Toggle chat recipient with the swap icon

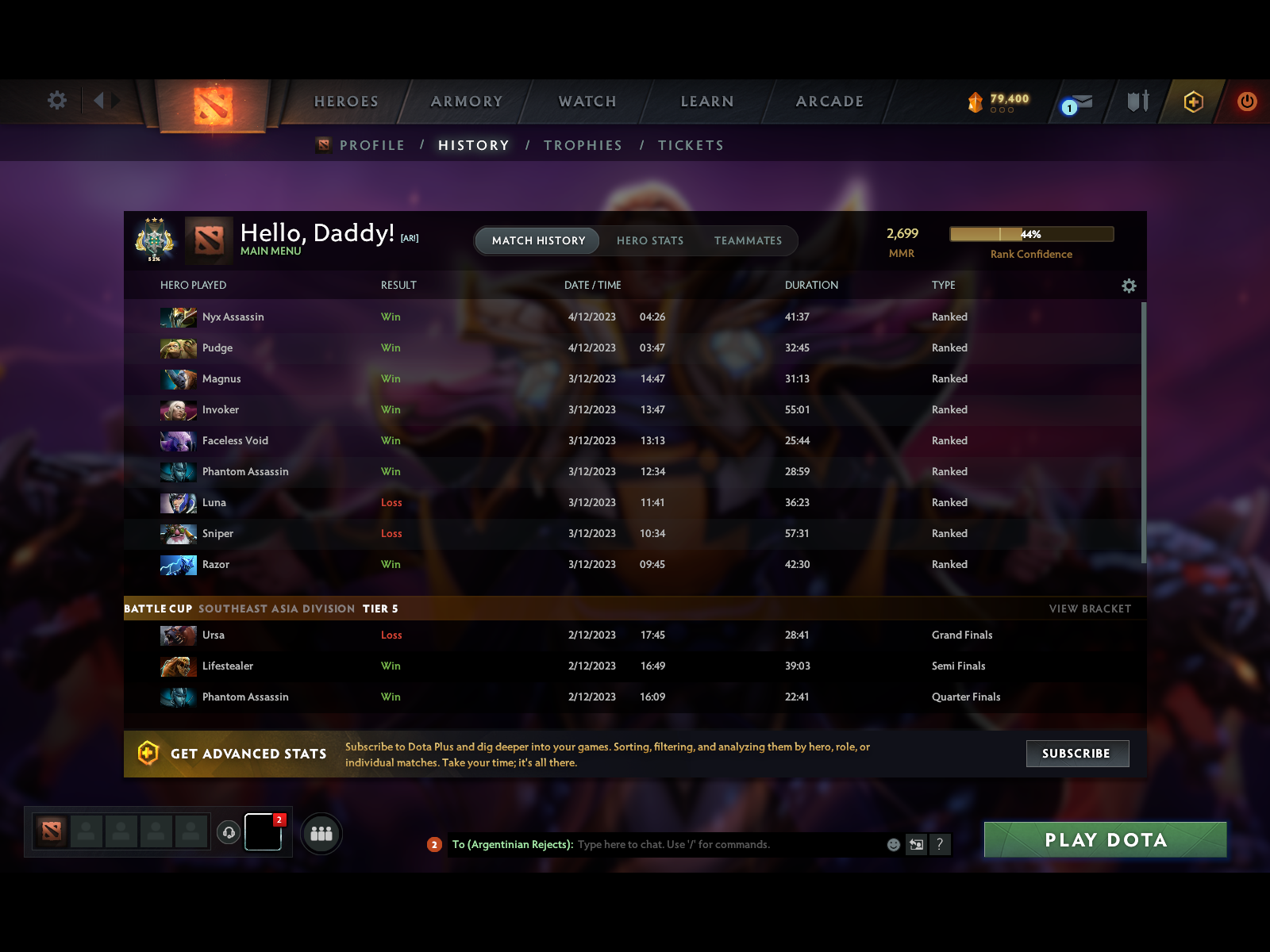coord(916,845)
